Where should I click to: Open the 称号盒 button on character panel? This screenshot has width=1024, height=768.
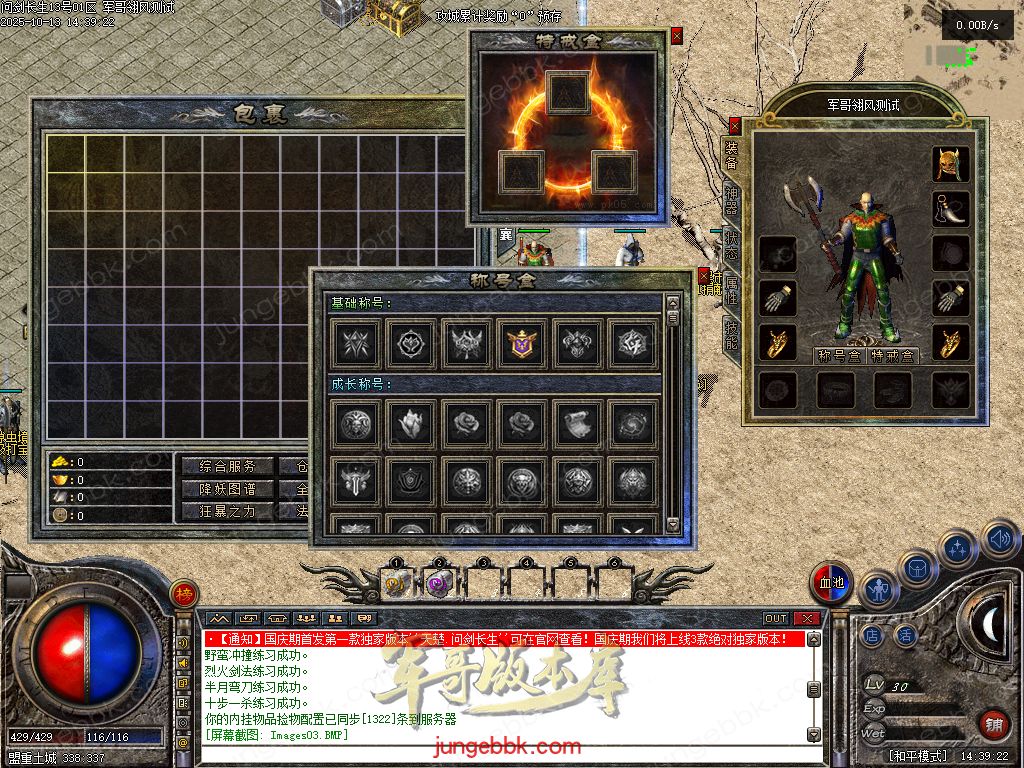point(838,356)
